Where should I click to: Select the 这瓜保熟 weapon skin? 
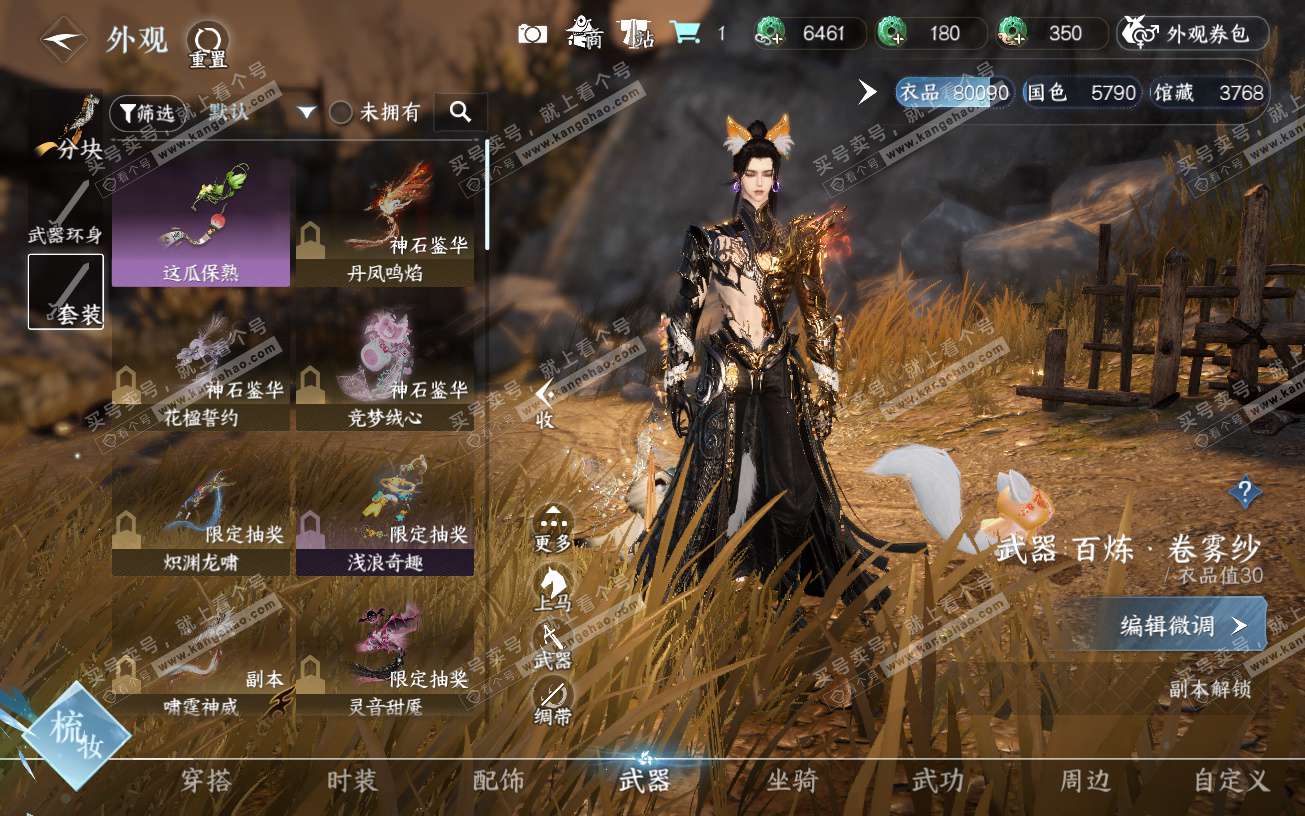201,222
